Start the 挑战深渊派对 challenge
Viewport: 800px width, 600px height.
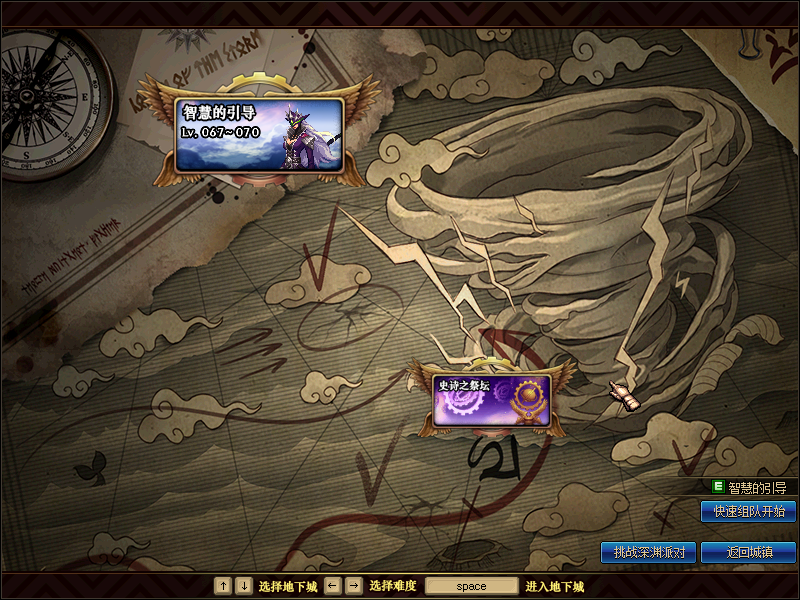(x=648, y=552)
